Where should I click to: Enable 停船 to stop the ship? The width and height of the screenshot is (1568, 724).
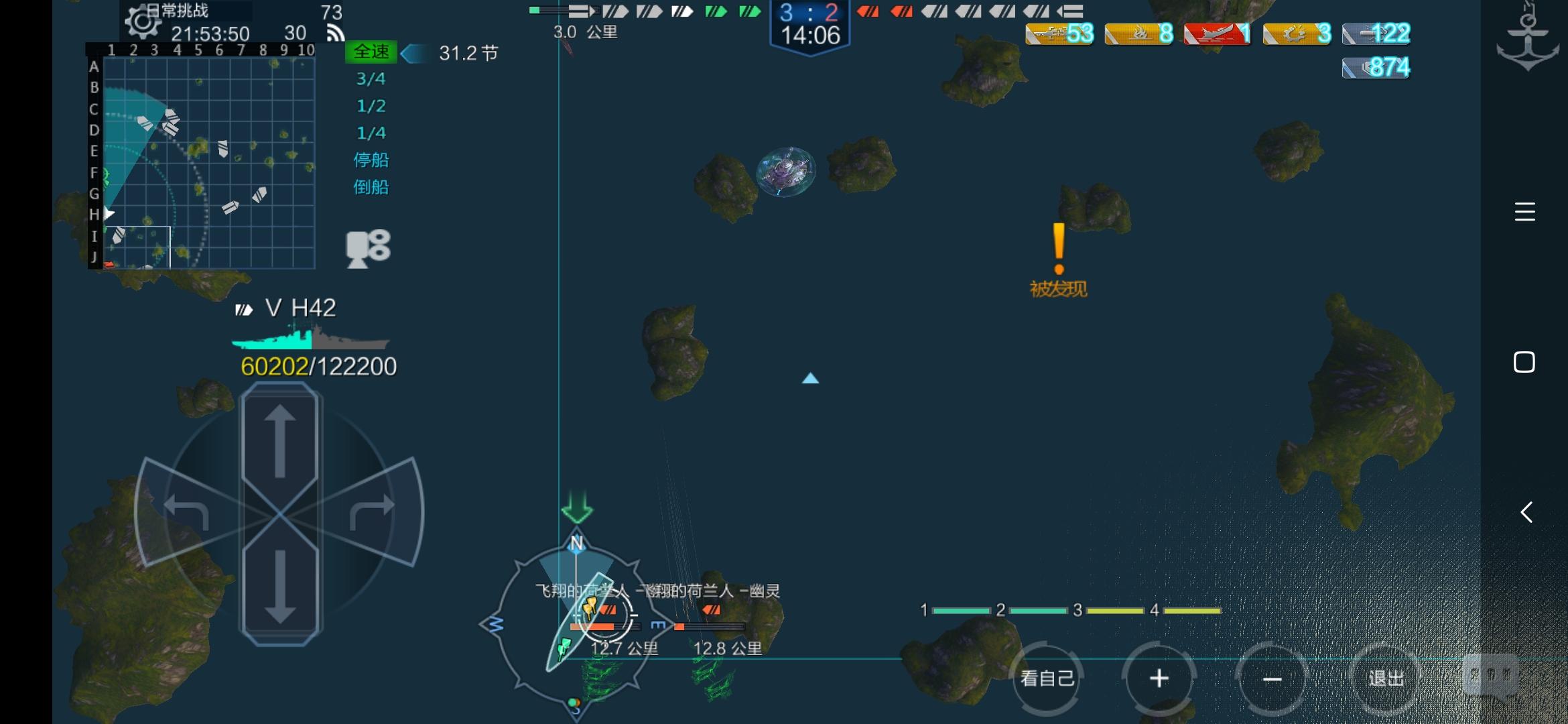(x=371, y=160)
